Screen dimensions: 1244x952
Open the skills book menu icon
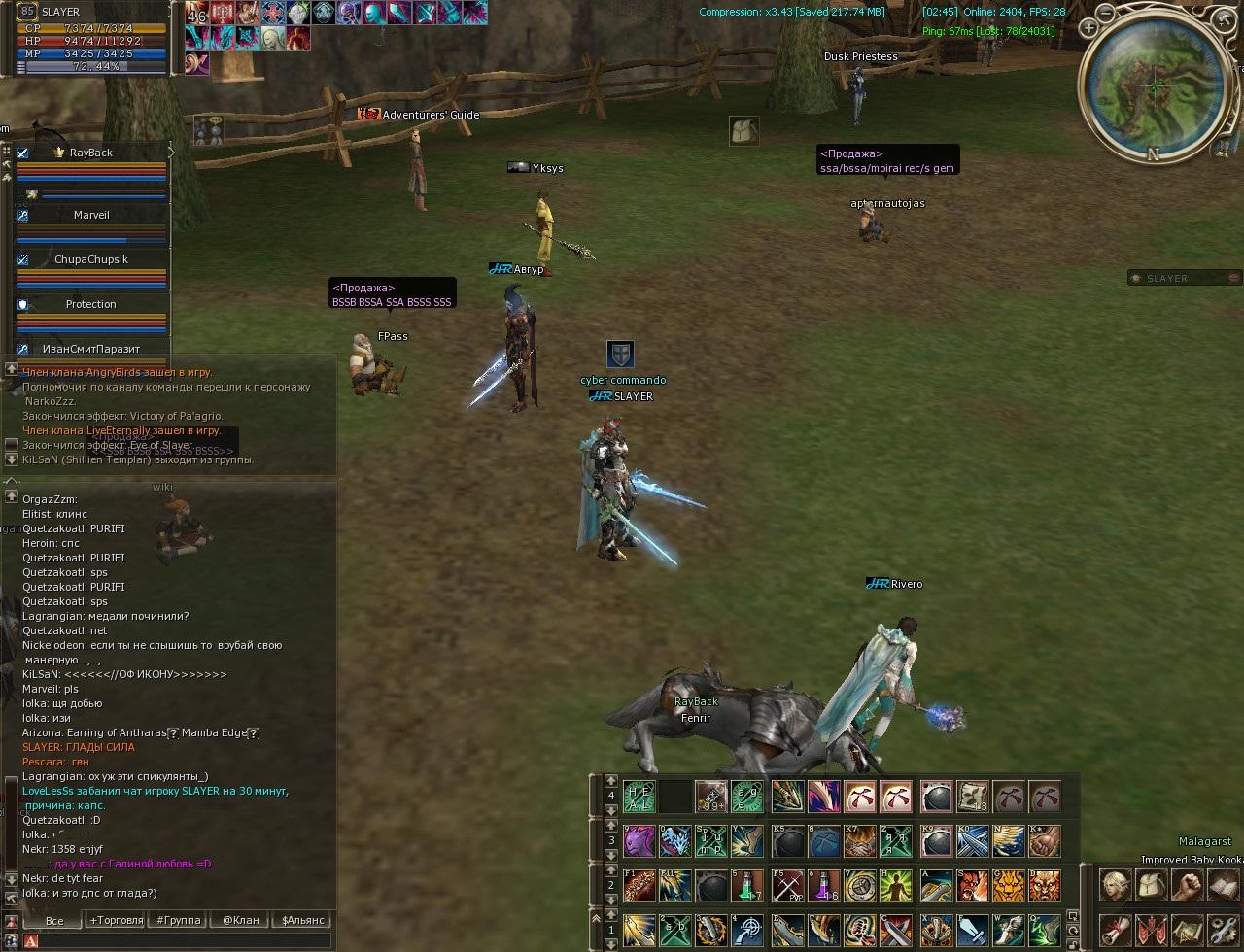click(1223, 885)
